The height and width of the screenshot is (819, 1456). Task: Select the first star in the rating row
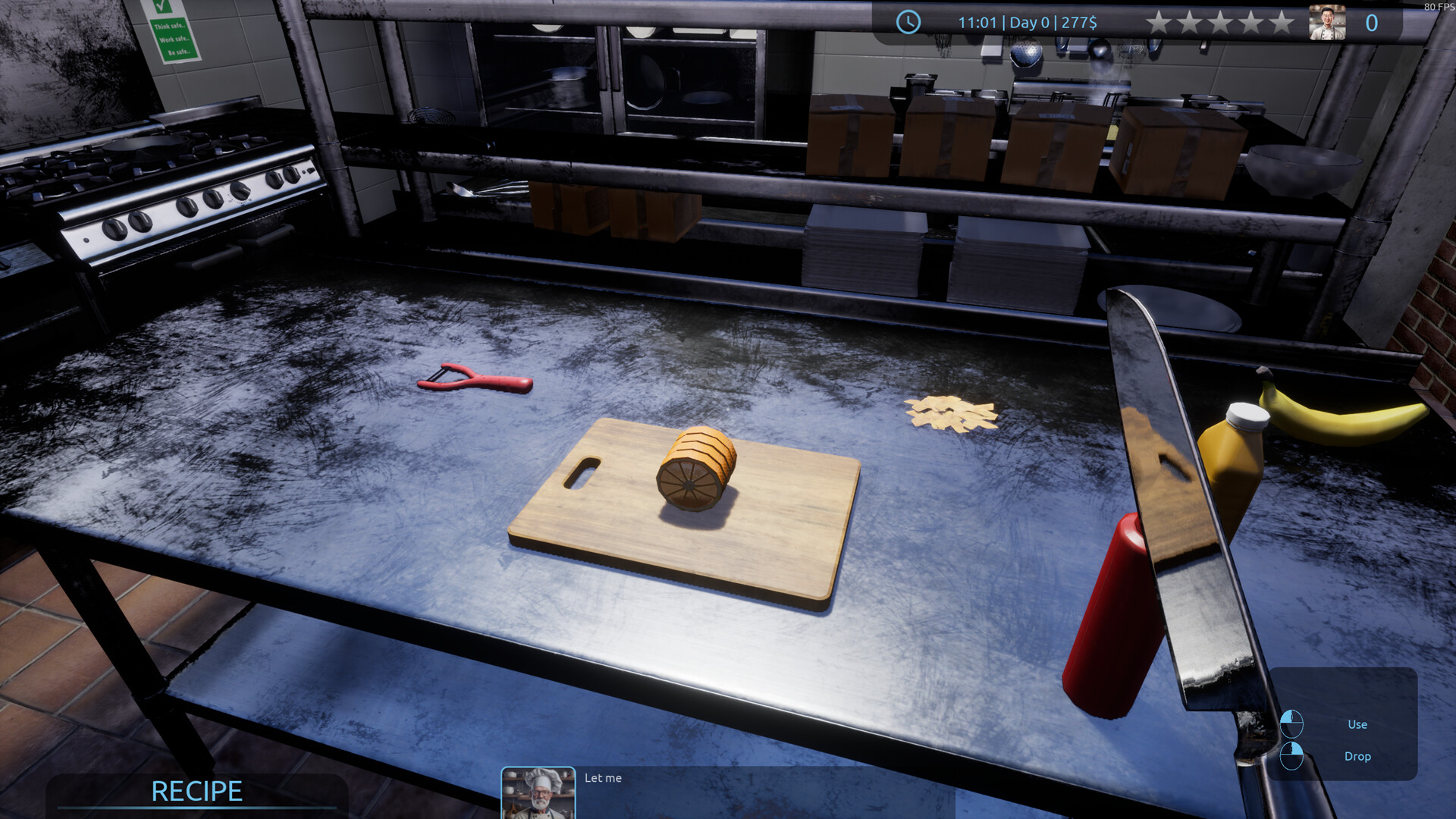coord(1159,22)
